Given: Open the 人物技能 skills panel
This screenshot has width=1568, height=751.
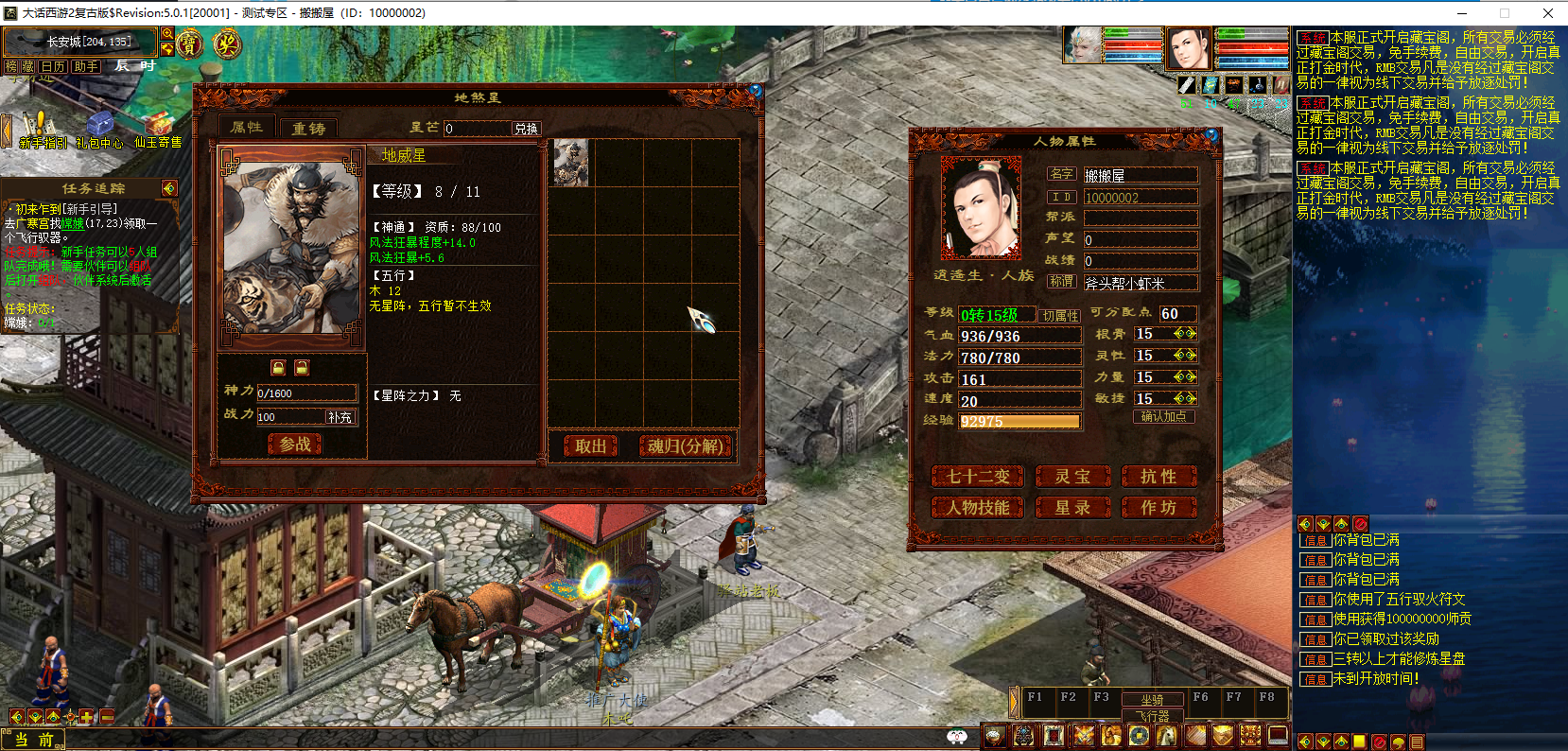Looking at the screenshot, I should pos(979,508).
